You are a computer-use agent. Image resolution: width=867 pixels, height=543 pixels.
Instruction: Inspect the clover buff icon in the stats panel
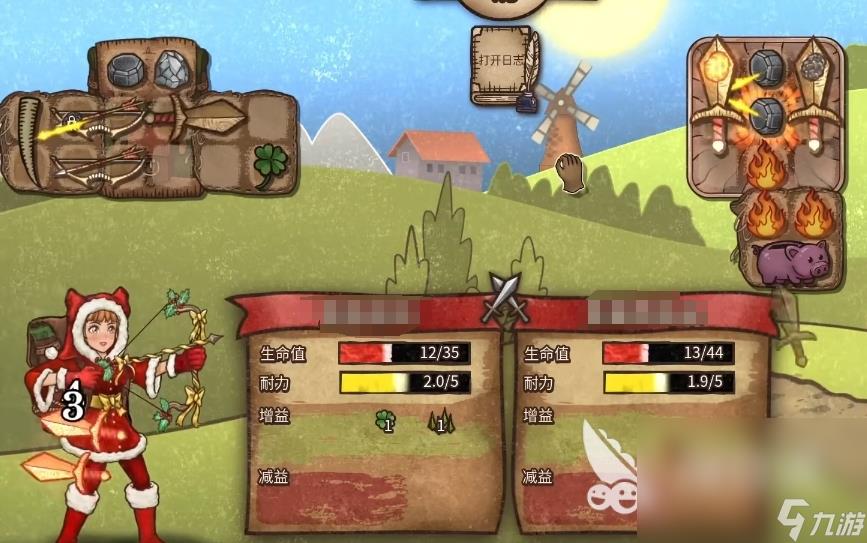pos(384,421)
